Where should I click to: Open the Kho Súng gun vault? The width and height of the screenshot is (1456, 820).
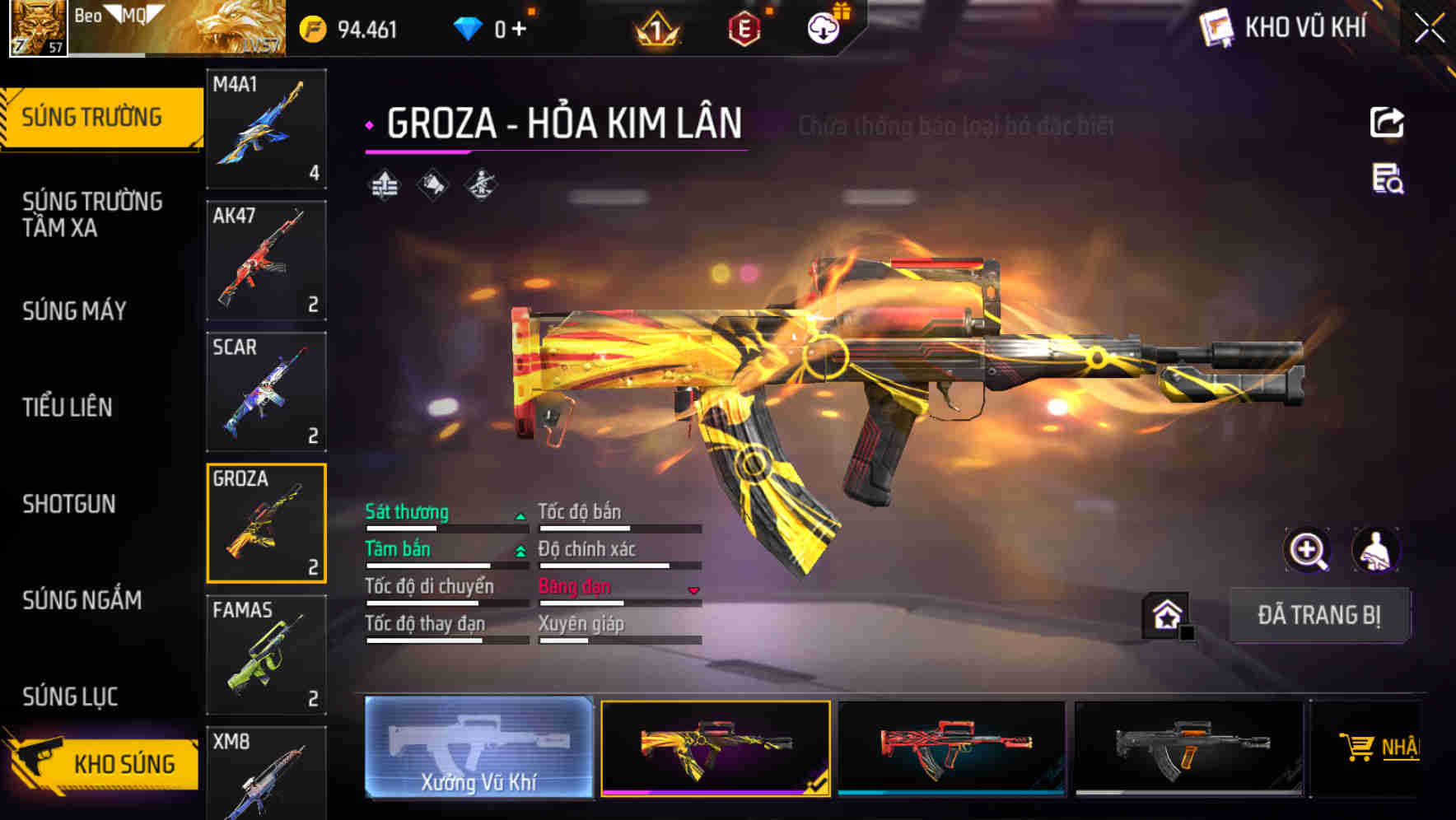[103, 763]
